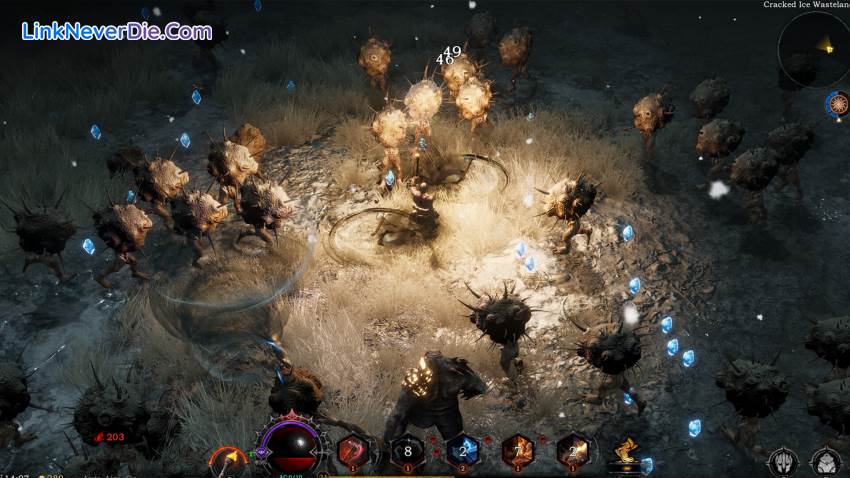This screenshot has width=850, height=478.
Task: Click the sun emblem below the minimap
Action: coord(838,103)
